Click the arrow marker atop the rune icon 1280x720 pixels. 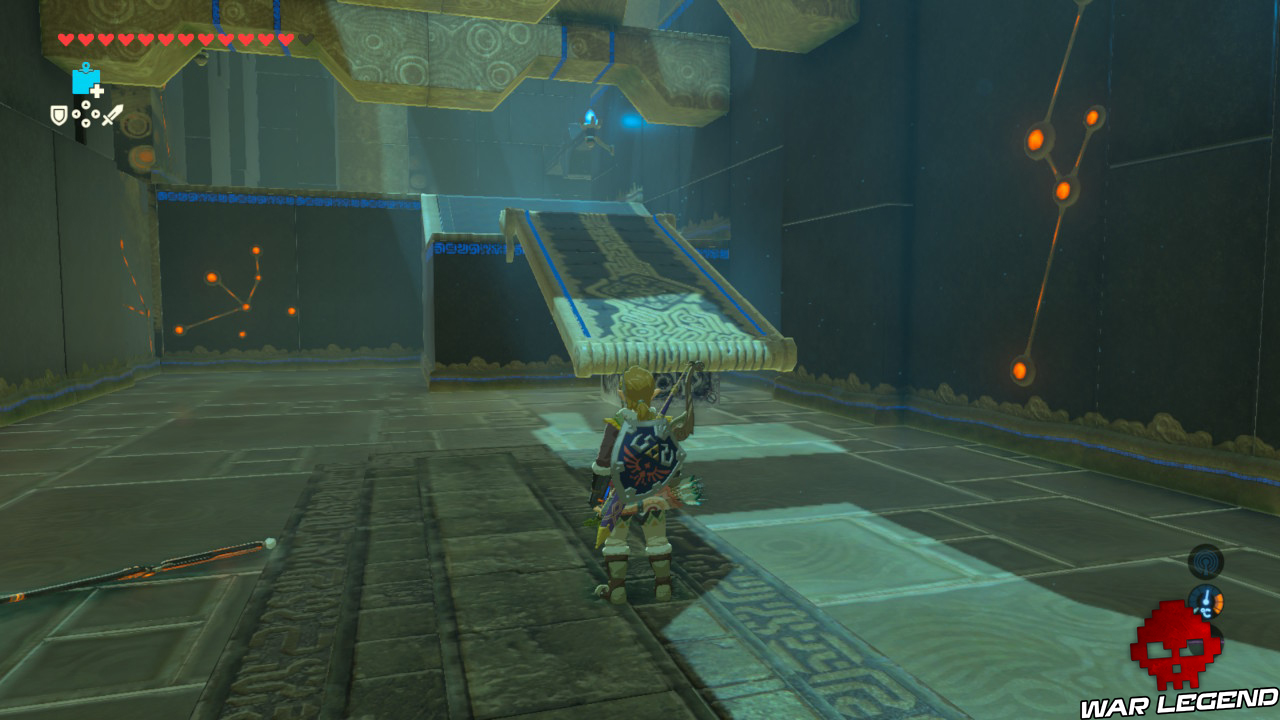85,66
